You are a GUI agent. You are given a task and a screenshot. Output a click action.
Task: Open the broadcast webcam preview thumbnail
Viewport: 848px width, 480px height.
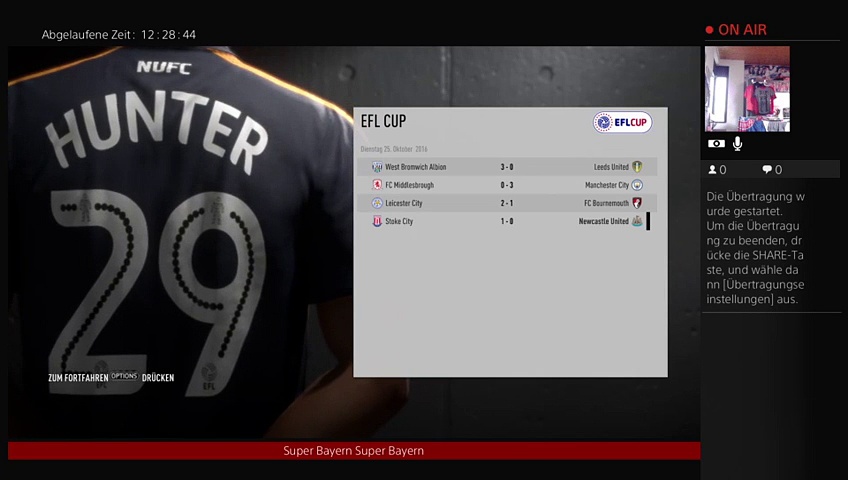(747, 89)
